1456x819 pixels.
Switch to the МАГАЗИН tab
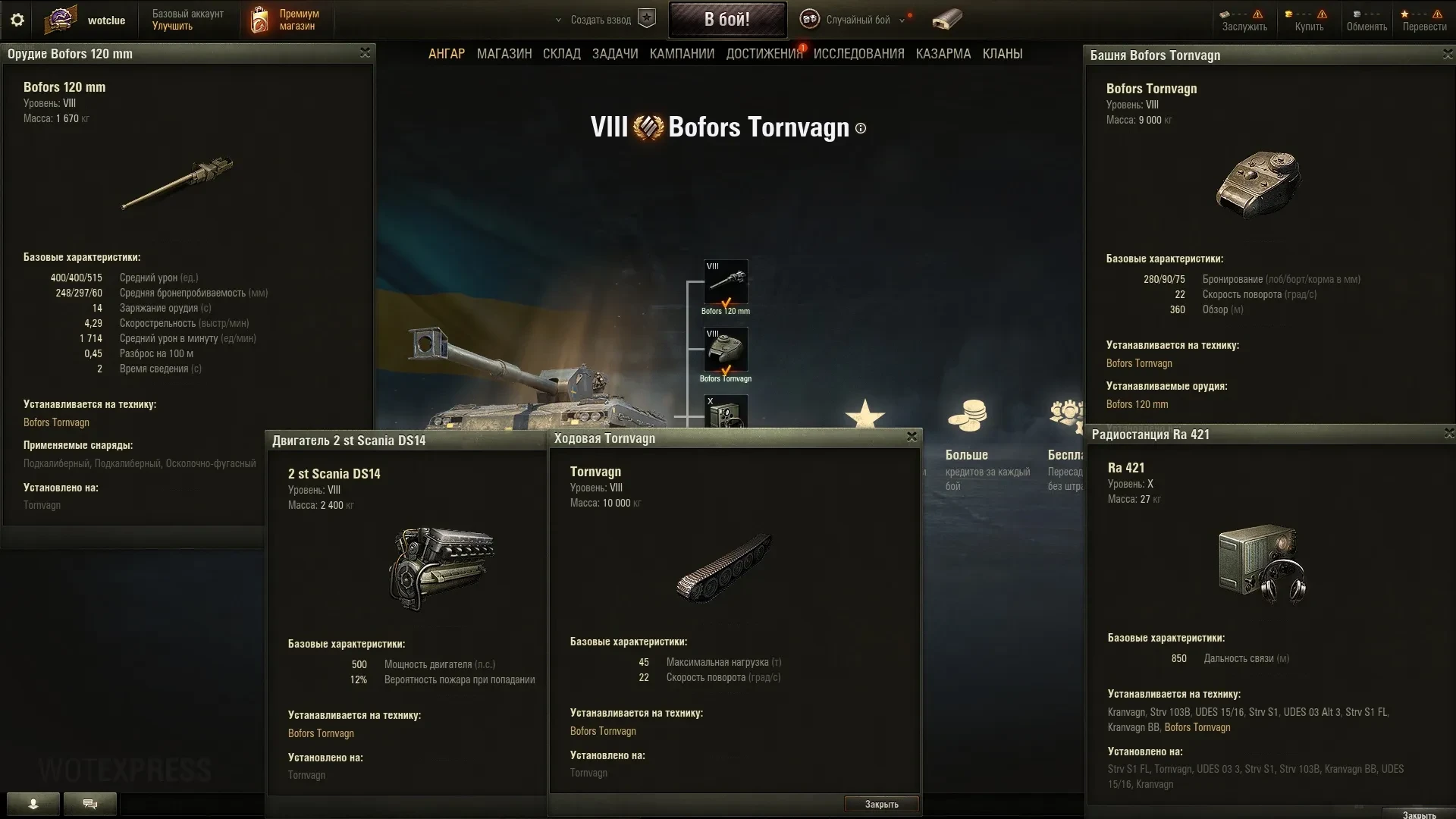click(x=504, y=54)
